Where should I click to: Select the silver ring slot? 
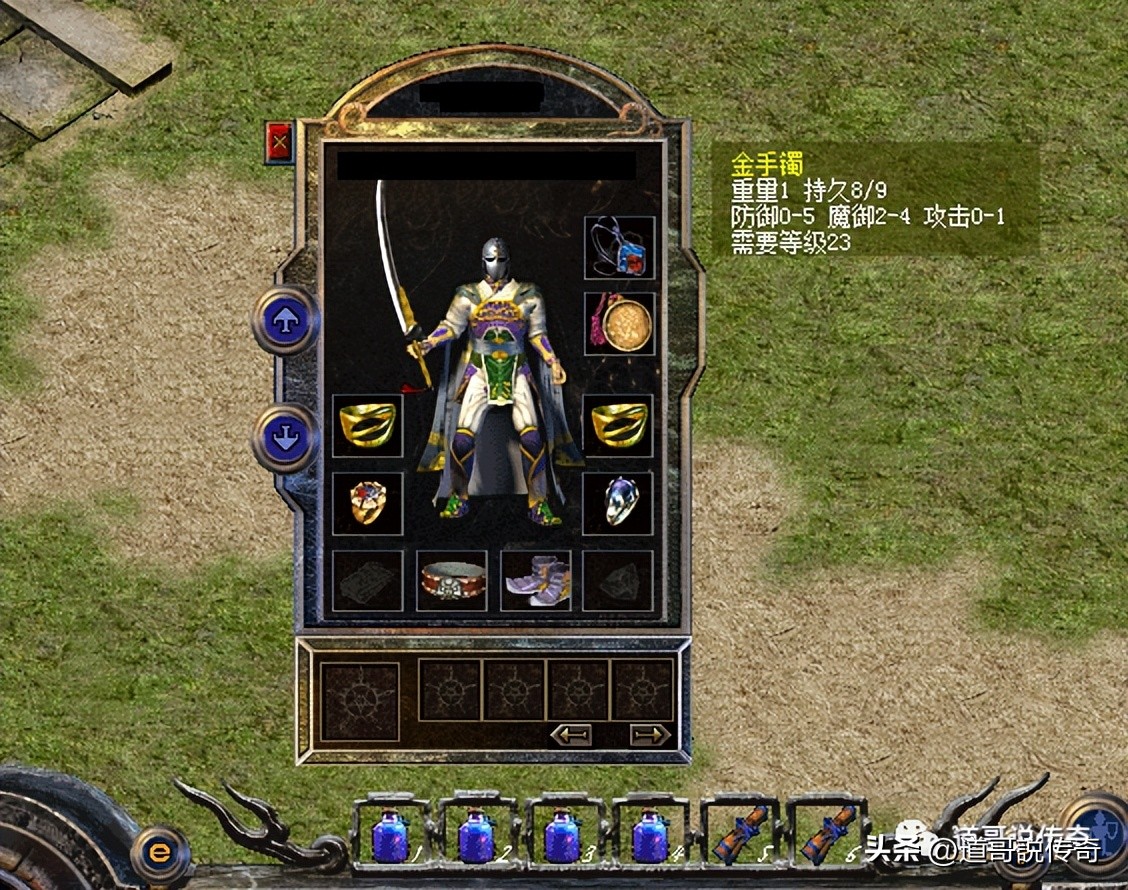pos(619,503)
